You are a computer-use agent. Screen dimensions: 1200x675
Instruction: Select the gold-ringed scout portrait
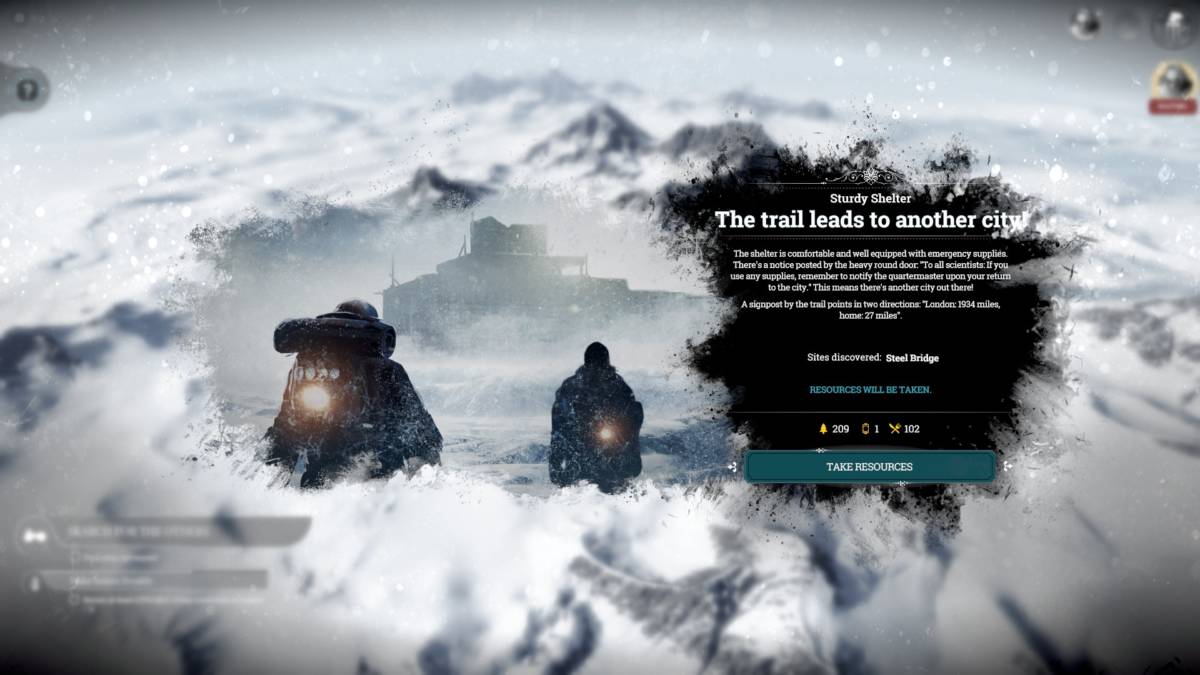click(1172, 81)
